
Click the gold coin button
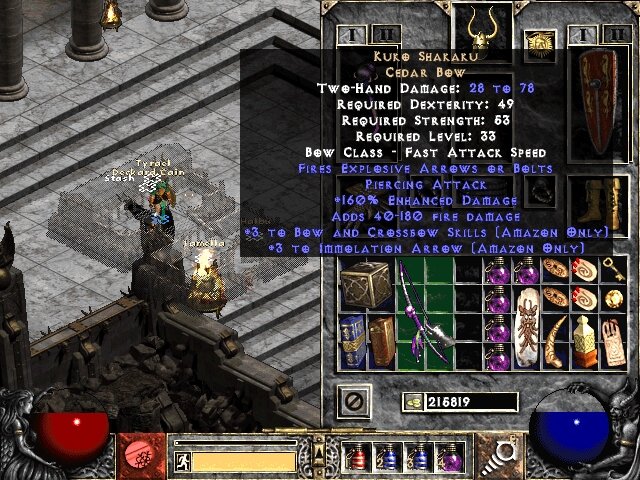coord(410,401)
